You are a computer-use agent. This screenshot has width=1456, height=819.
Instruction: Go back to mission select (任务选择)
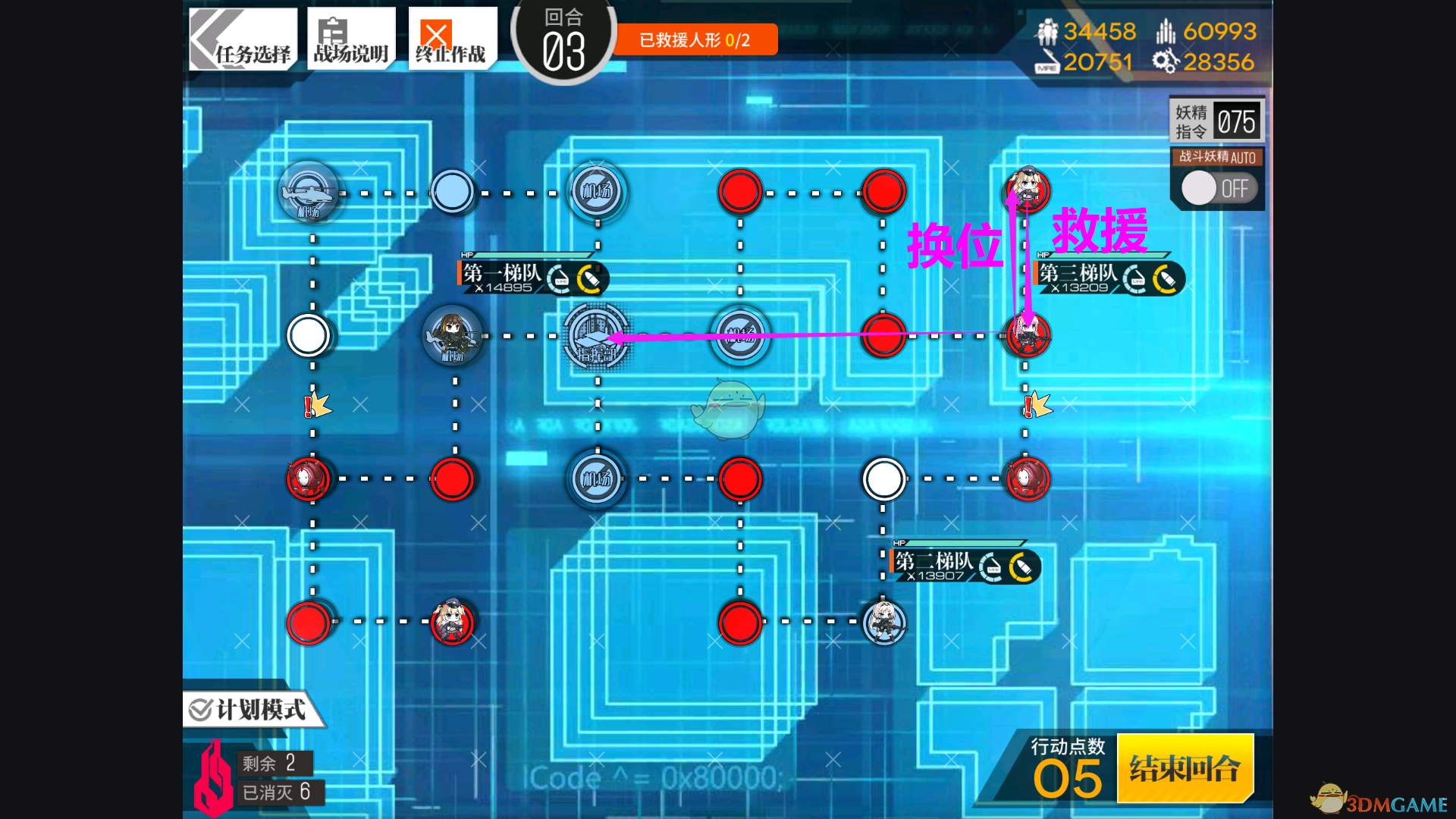[243, 39]
